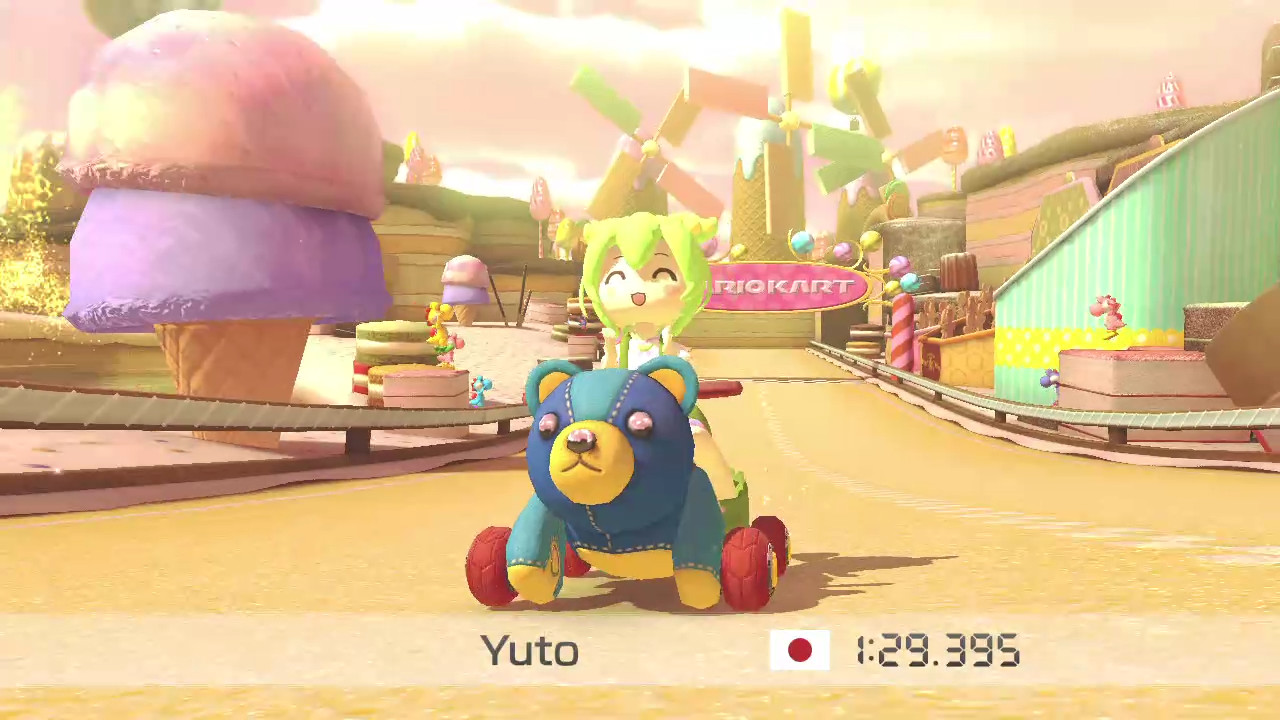Select the small pink ice cream cone prop
The width and height of the screenshot is (1280, 720).
click(463, 290)
